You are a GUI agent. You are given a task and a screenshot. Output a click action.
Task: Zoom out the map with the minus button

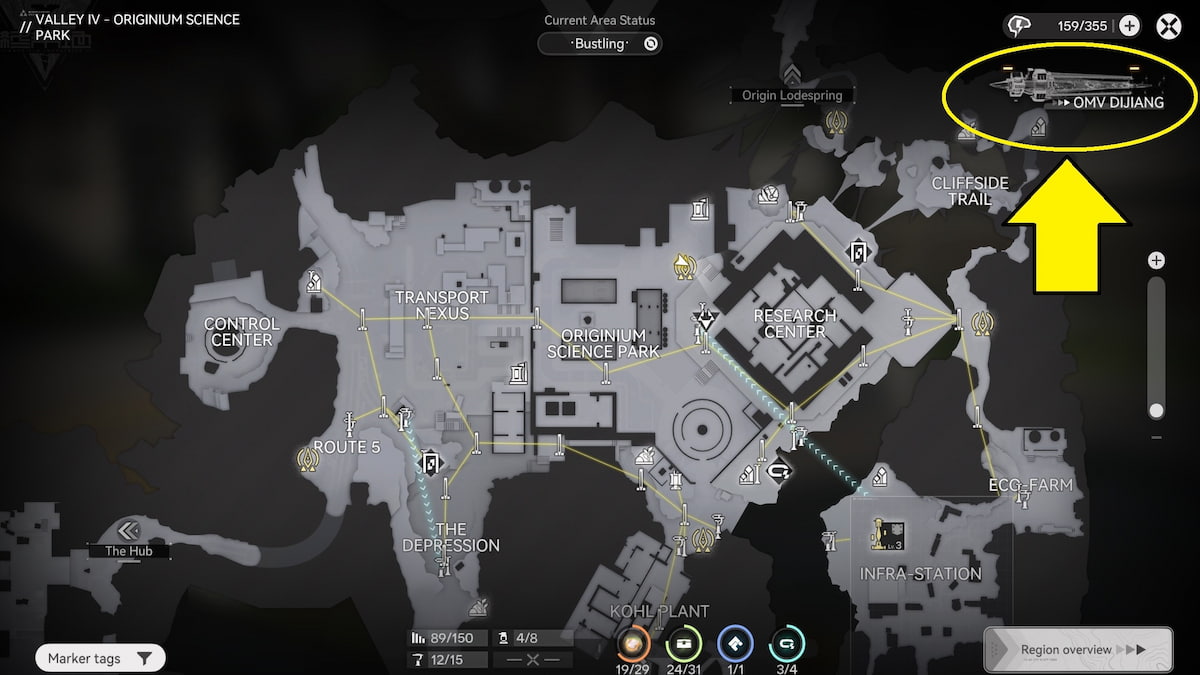pyautogui.click(x=1157, y=437)
